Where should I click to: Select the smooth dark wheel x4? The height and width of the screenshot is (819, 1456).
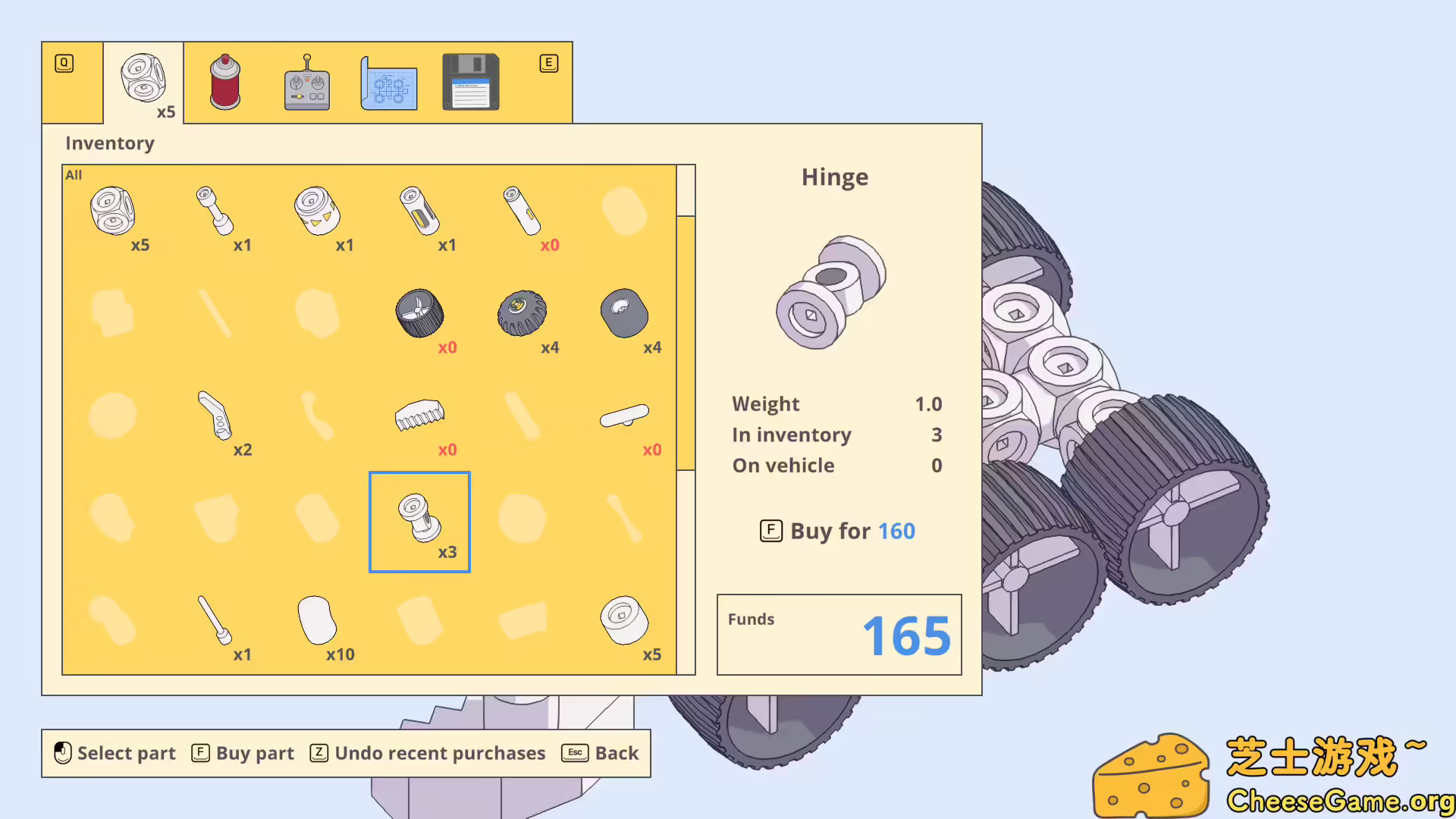coord(623,313)
